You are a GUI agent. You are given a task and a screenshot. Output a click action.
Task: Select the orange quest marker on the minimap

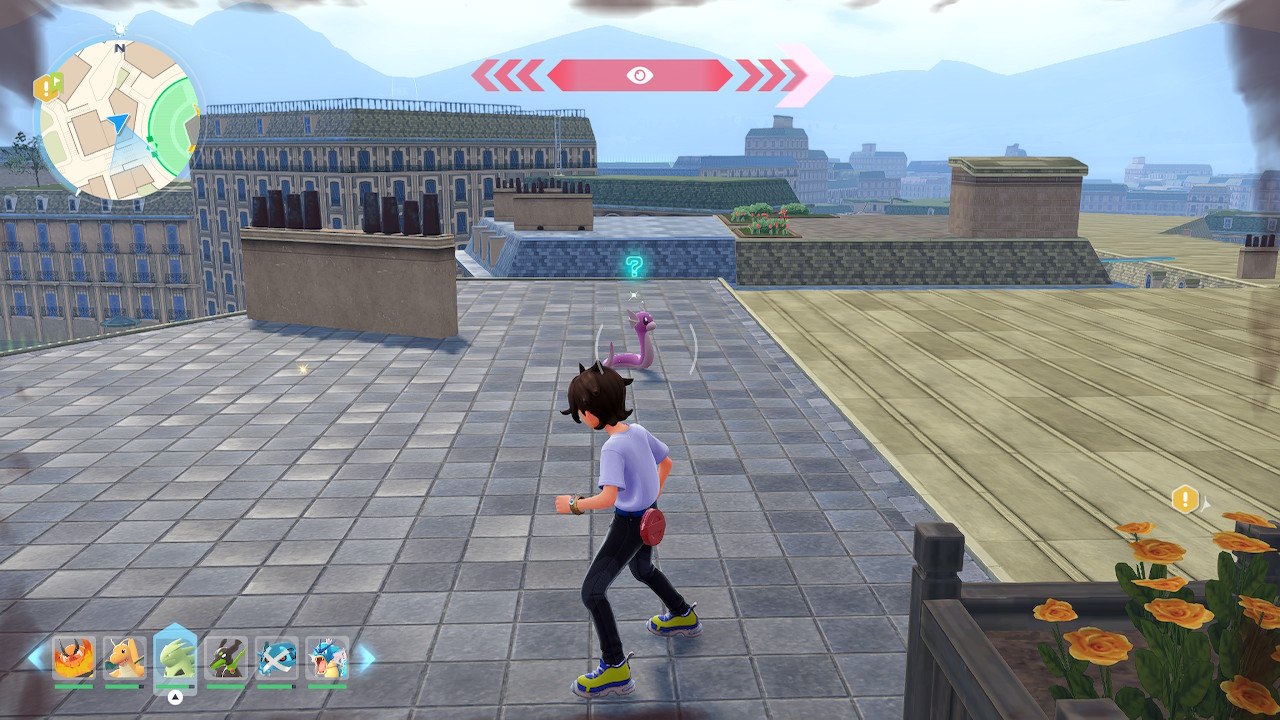(x=47, y=88)
